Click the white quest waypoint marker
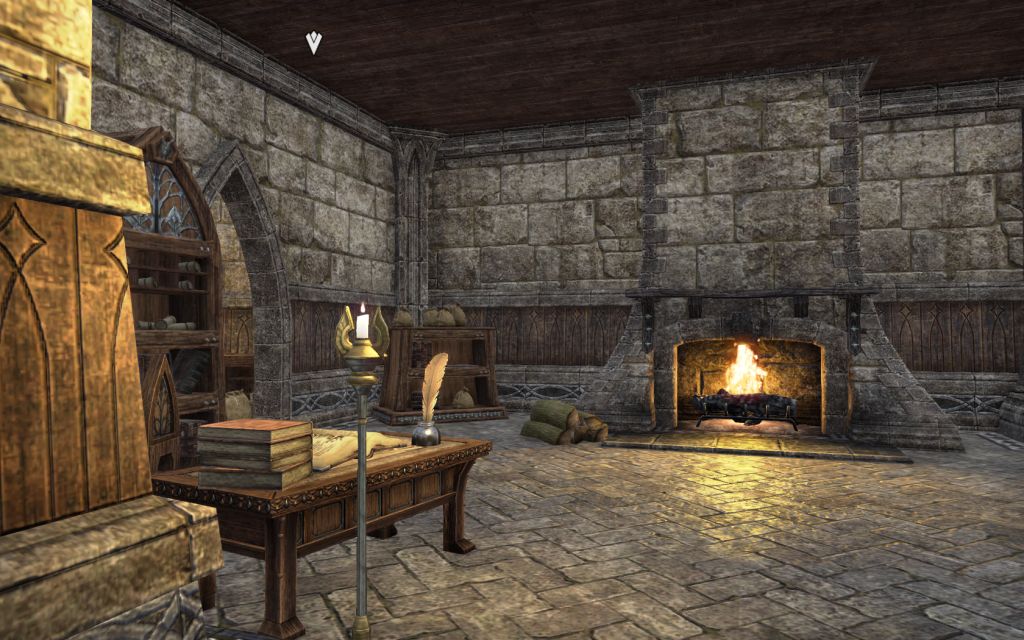Screen dimensions: 1024x640 [314, 42]
